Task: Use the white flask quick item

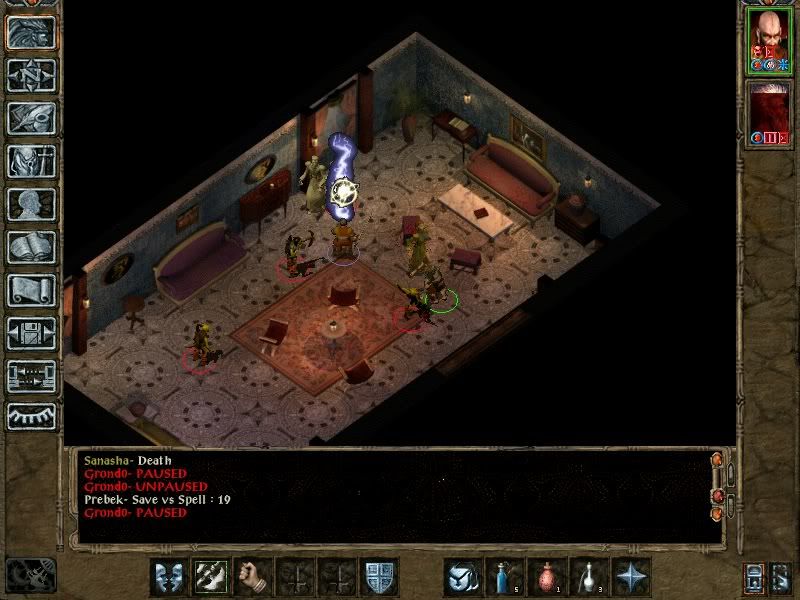Action: pyautogui.click(x=589, y=577)
